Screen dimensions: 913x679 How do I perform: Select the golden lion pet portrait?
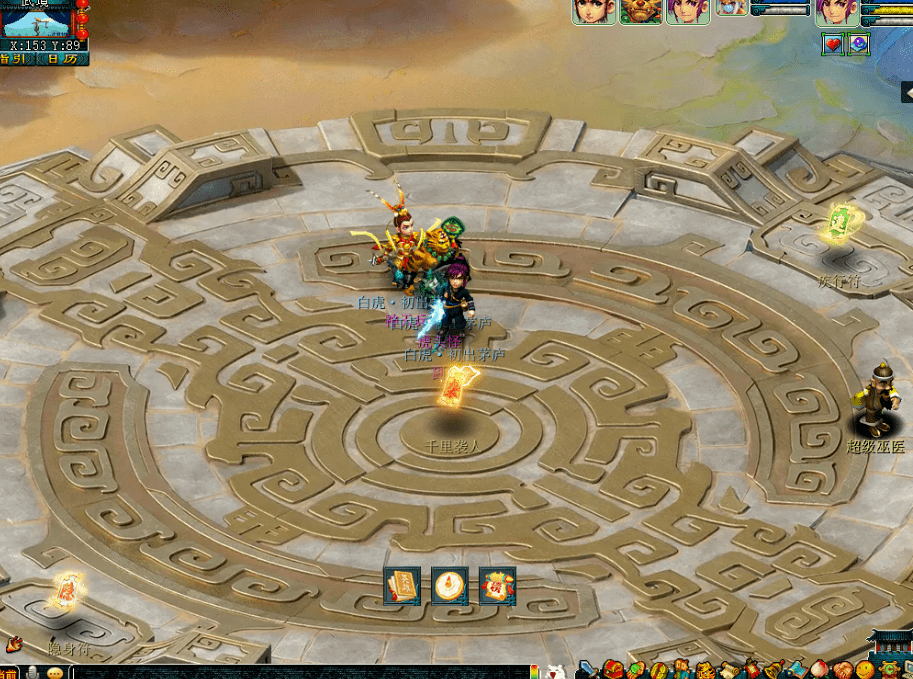click(640, 10)
